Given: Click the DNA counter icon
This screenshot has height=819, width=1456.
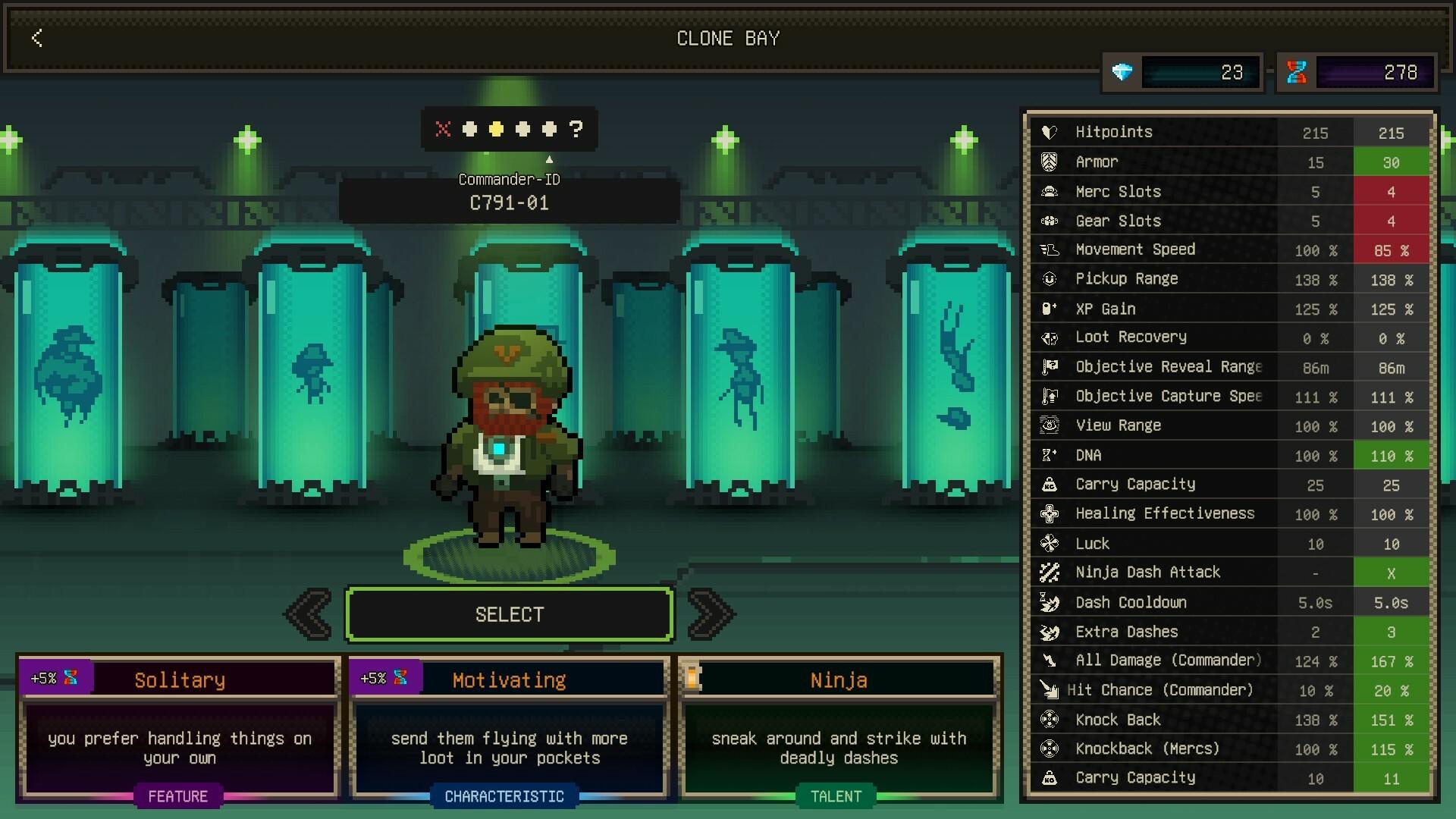Looking at the screenshot, I should (1297, 72).
